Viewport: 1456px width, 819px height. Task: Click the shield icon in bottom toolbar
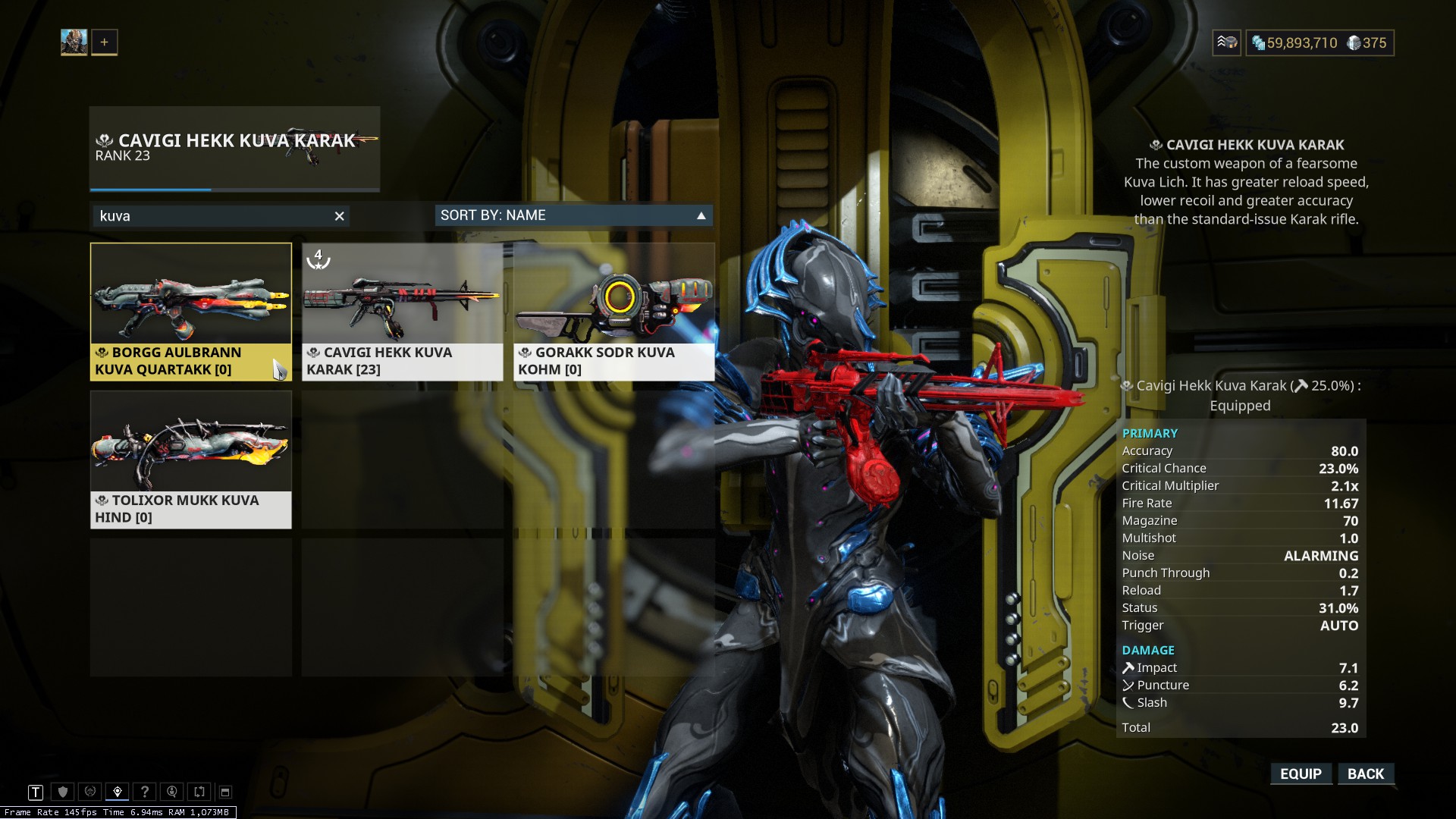tap(63, 792)
